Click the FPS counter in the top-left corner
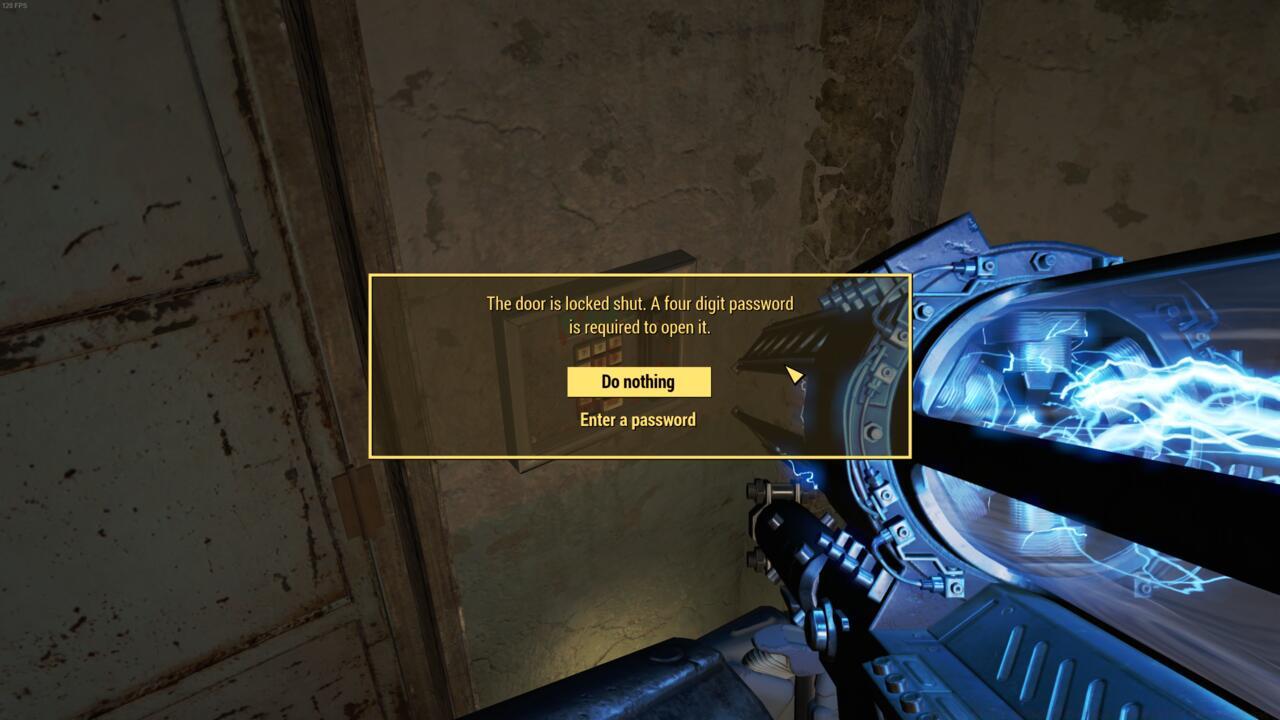 coord(15,8)
